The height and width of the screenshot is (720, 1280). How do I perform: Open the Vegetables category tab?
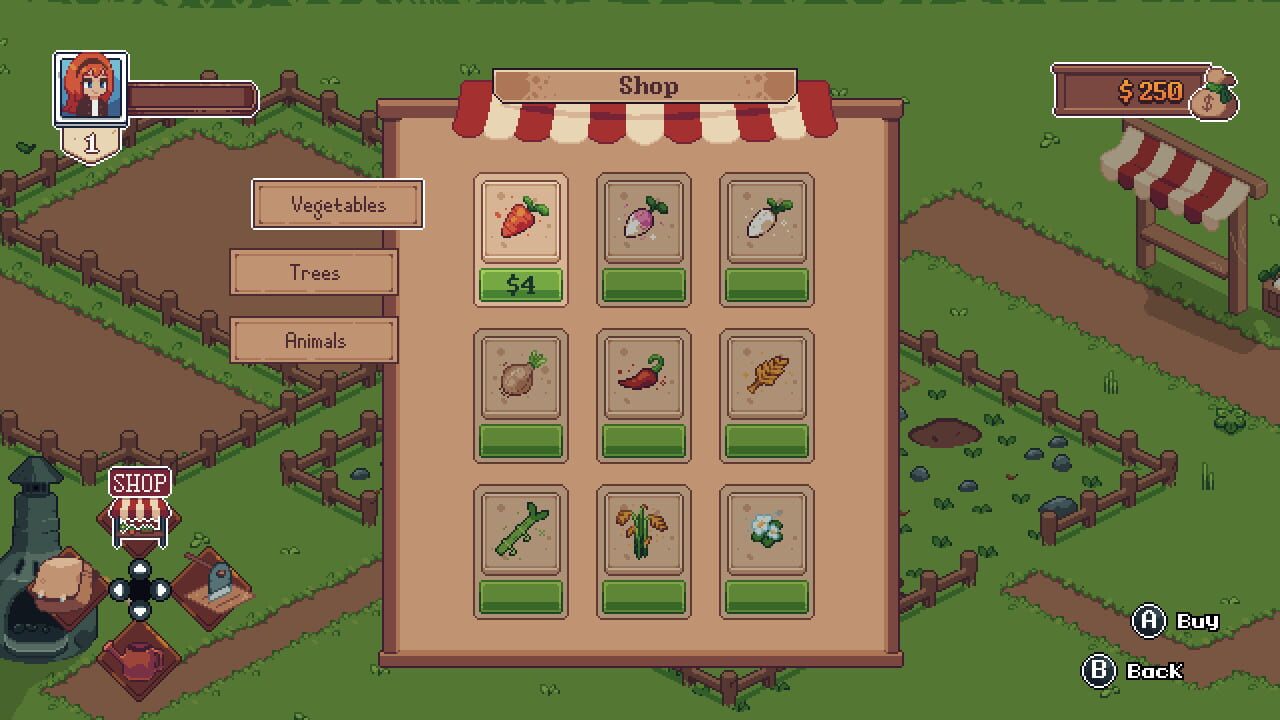[337, 204]
